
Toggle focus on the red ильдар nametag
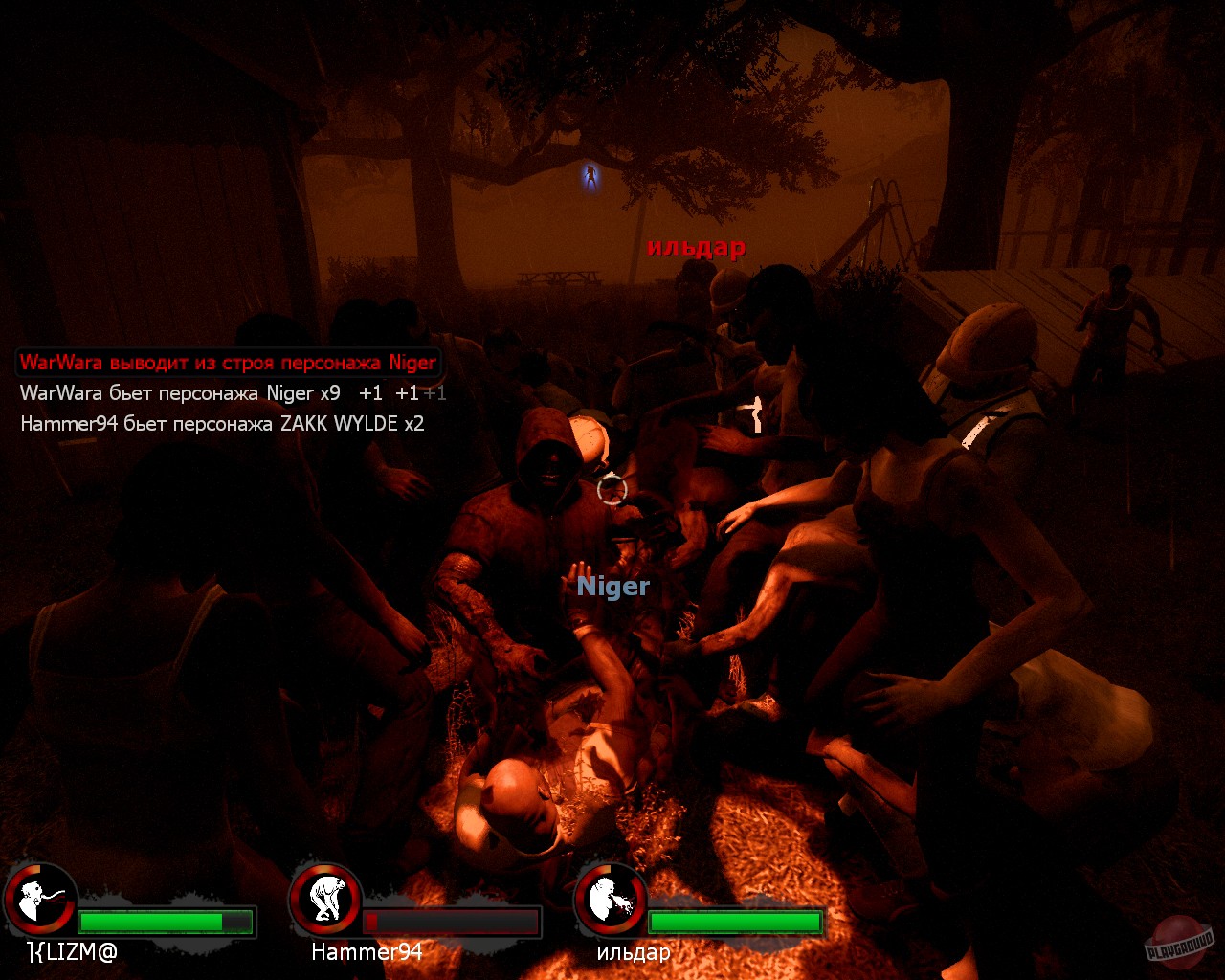click(x=696, y=247)
